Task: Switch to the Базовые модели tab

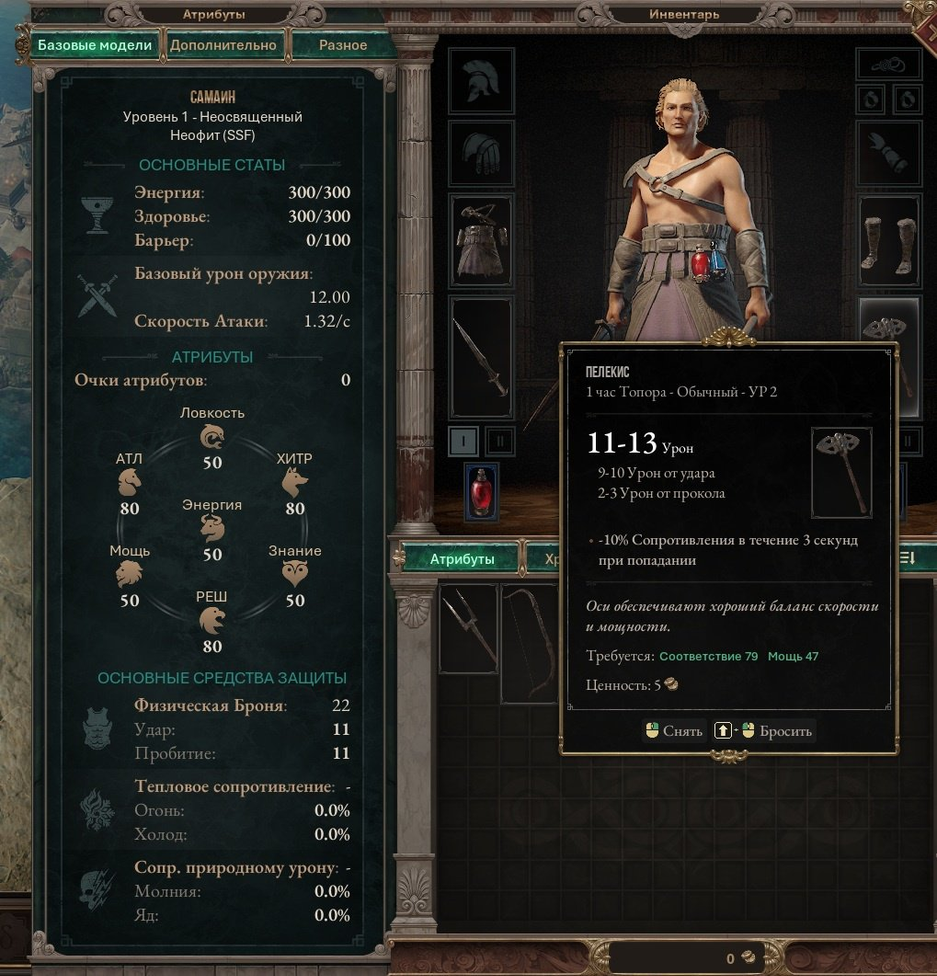Action: point(95,45)
